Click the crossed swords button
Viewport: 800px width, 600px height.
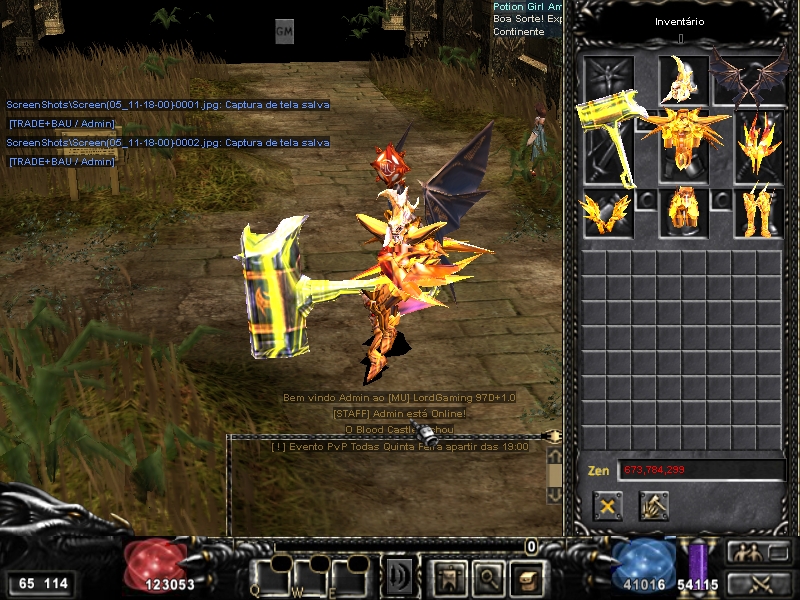[756, 583]
